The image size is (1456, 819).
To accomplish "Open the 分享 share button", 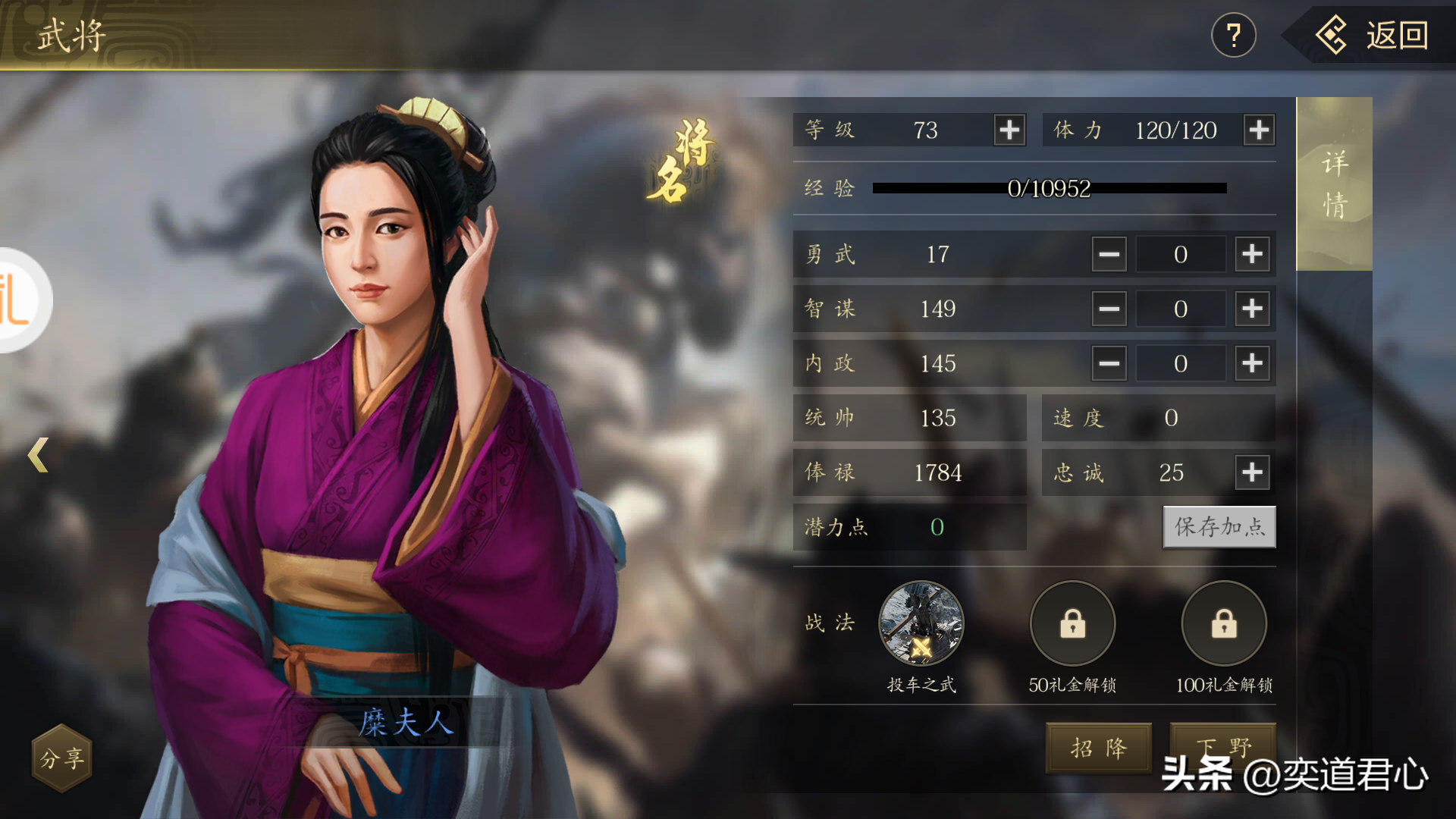I will tap(61, 758).
